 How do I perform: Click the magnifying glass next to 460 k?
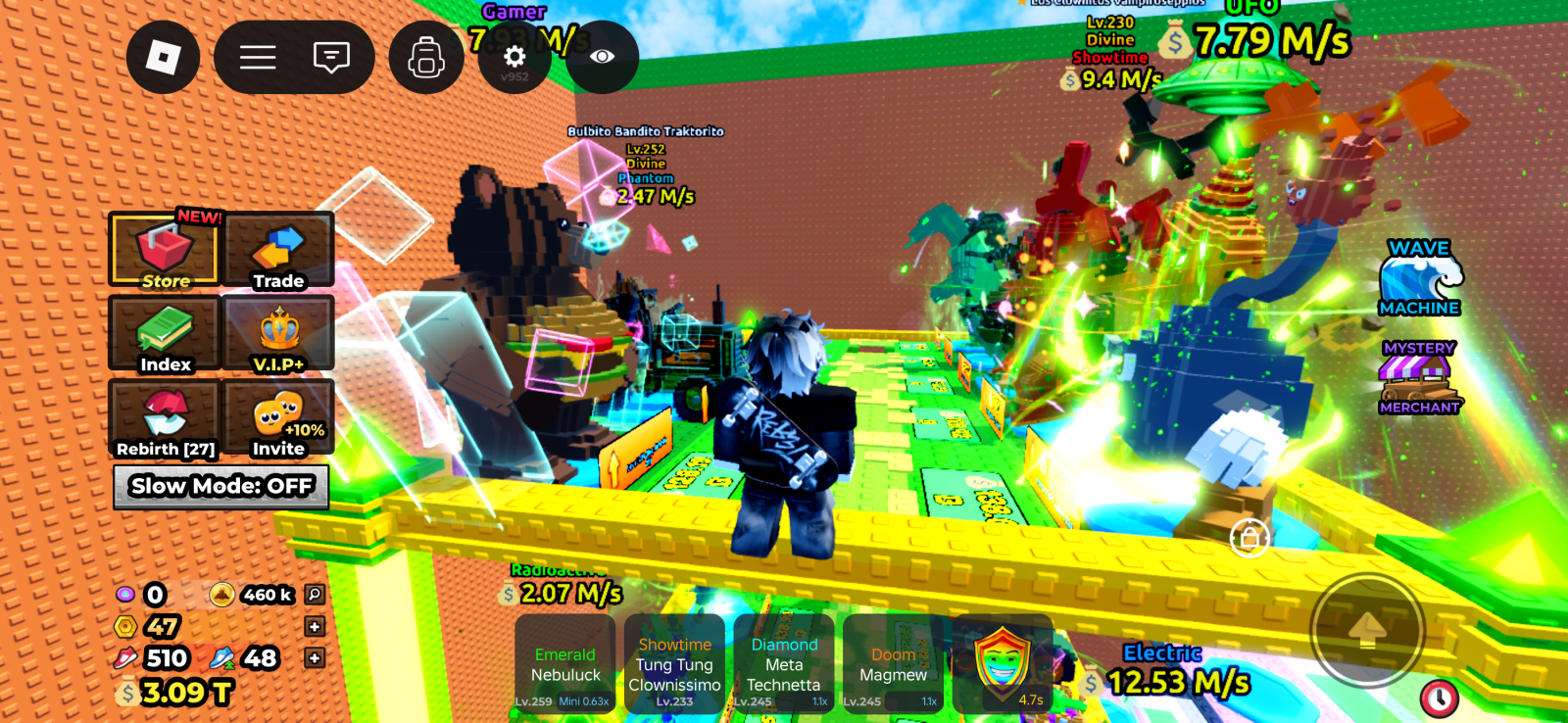coord(314,594)
